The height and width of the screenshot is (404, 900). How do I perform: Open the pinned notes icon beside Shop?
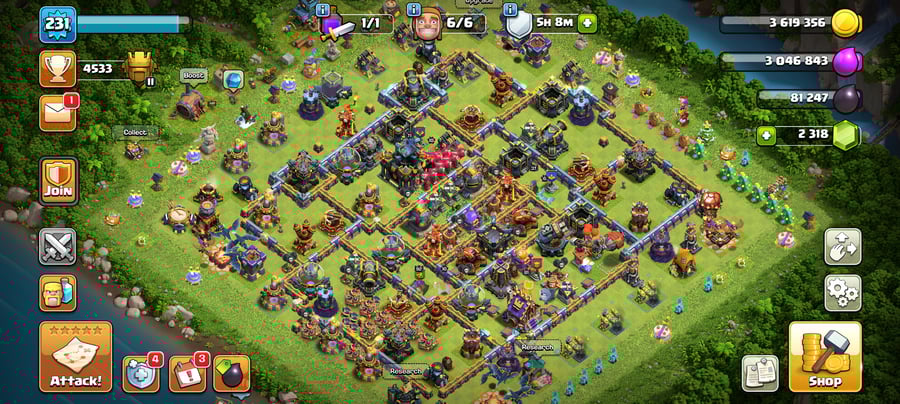(760, 372)
